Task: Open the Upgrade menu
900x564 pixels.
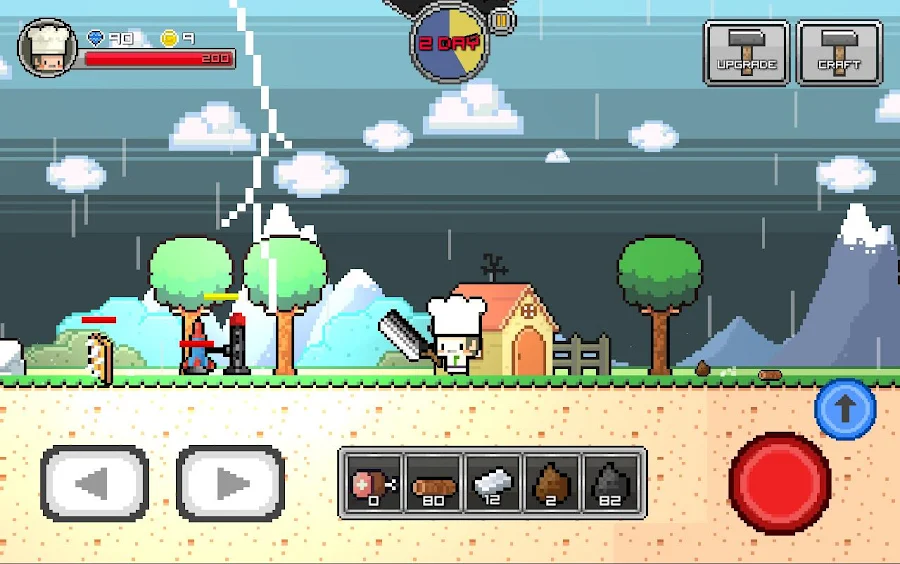Action: (x=746, y=53)
